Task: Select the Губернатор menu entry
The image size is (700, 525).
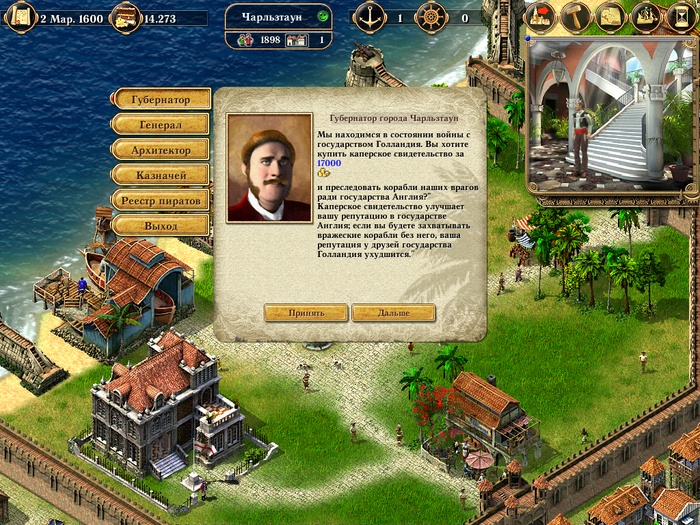Action: [160, 100]
